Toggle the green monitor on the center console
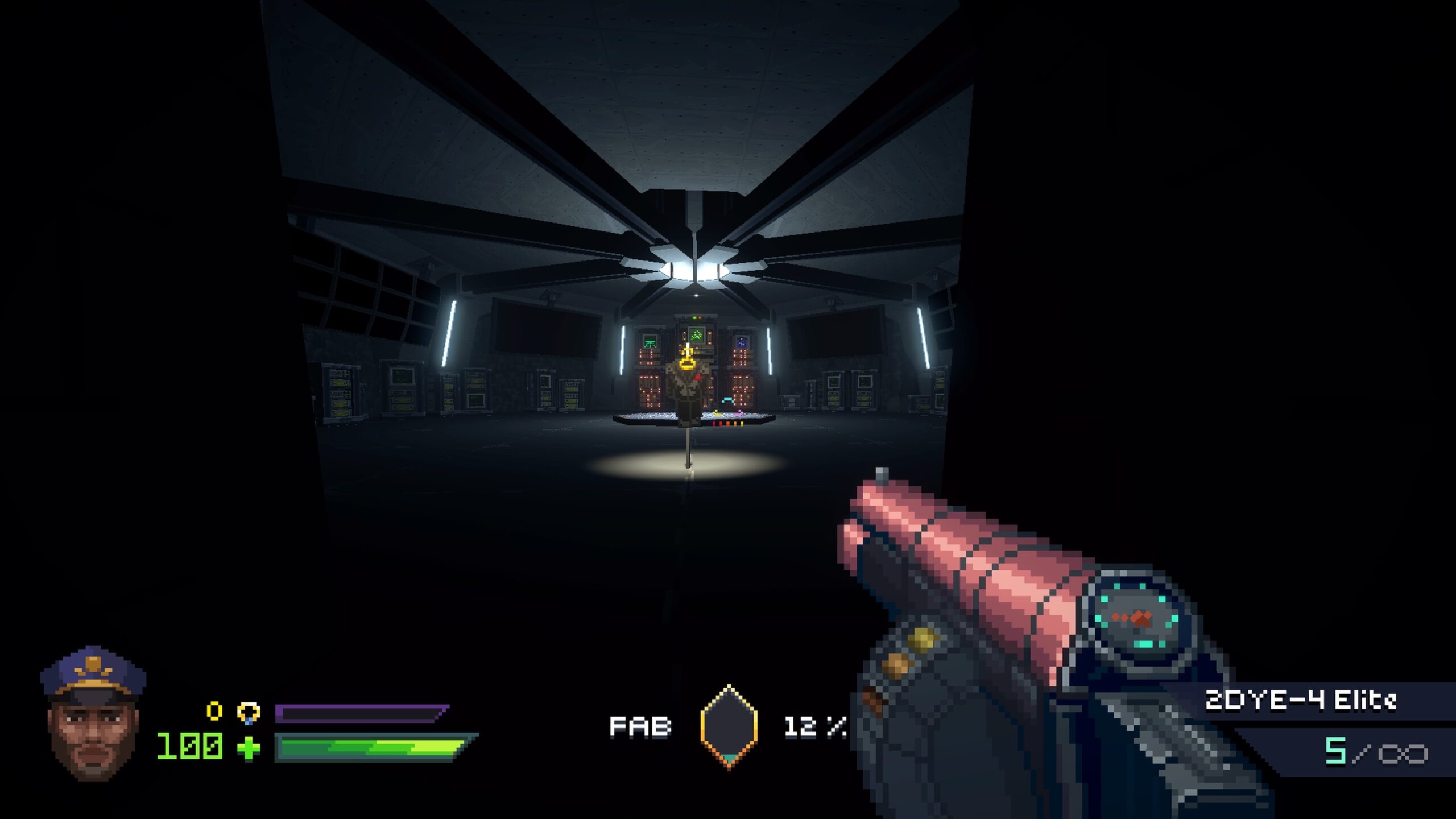Viewport: 1456px width, 819px height. coord(697,336)
